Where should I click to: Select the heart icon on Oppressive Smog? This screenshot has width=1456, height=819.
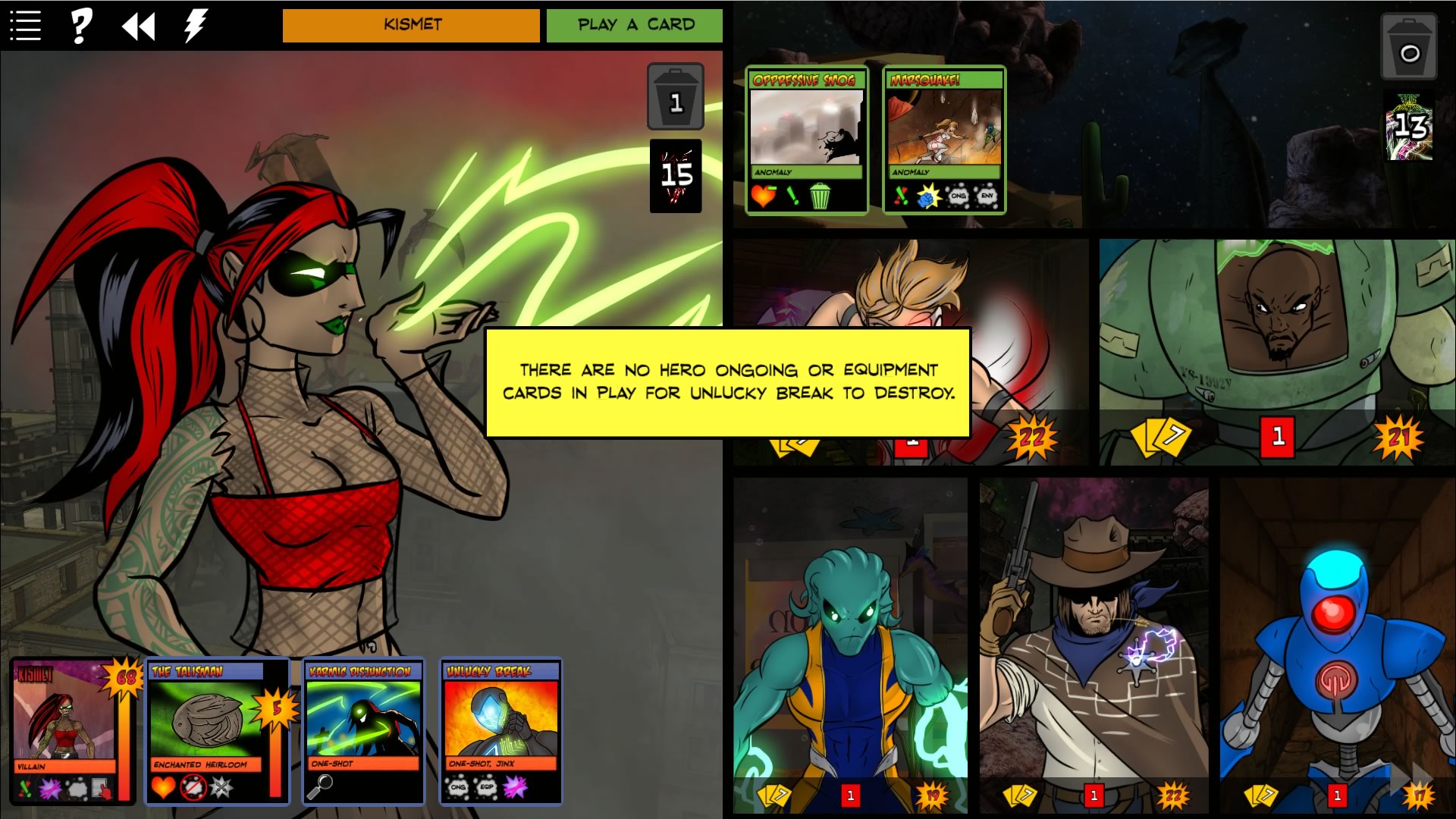(x=764, y=196)
